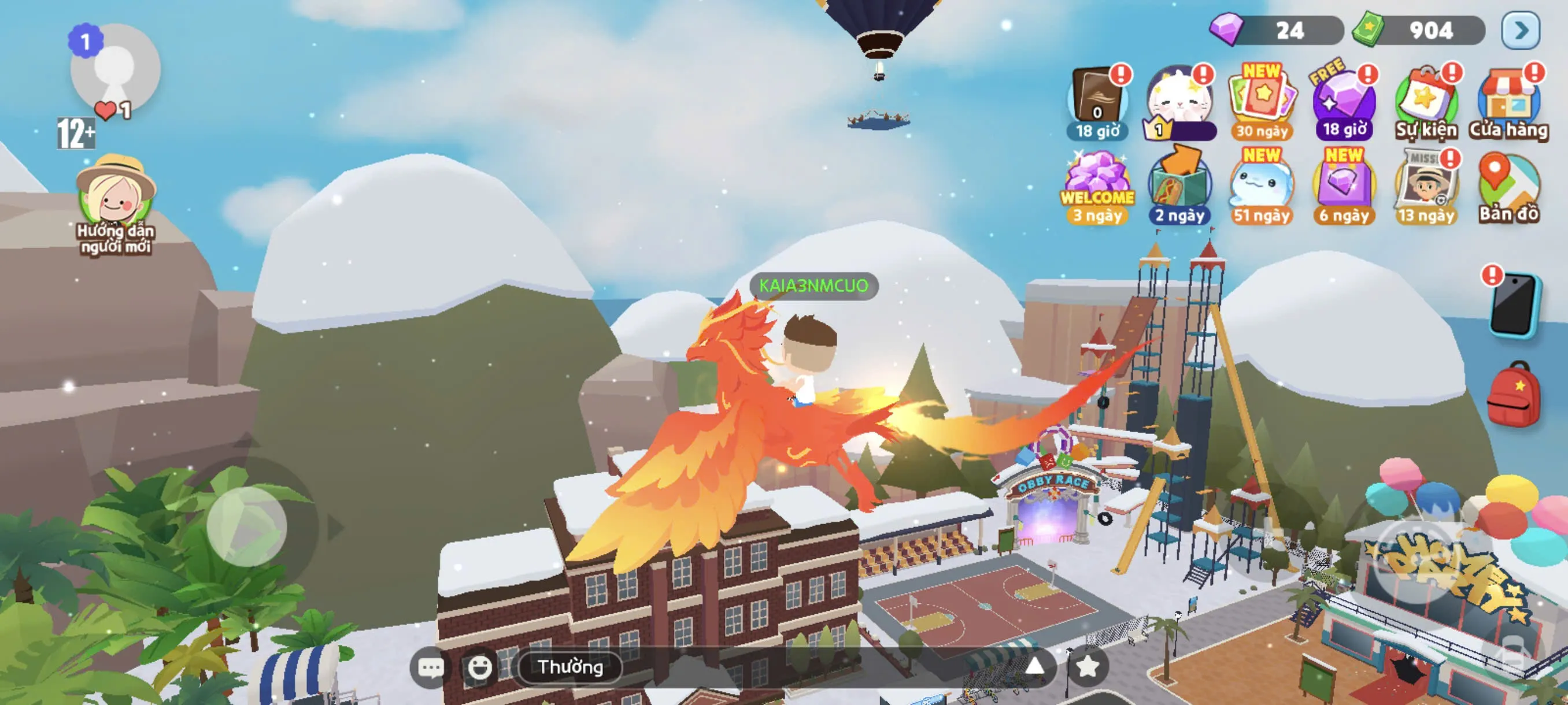Viewport: 1568px width, 705px height.
Task: Open Hướng dẫn người mới guide
Action: 116,195
